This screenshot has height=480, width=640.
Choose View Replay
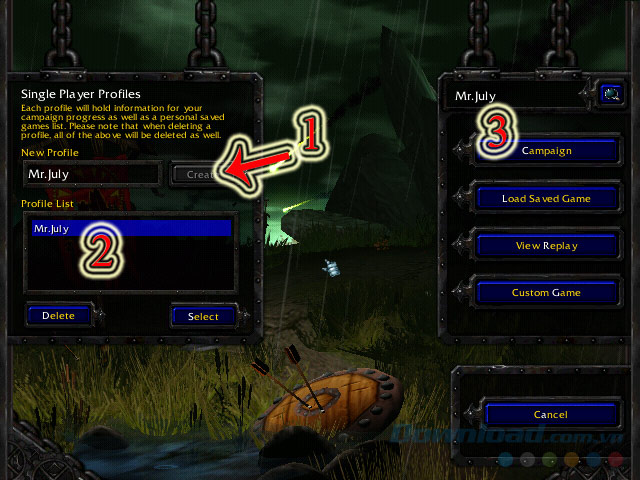(546, 245)
